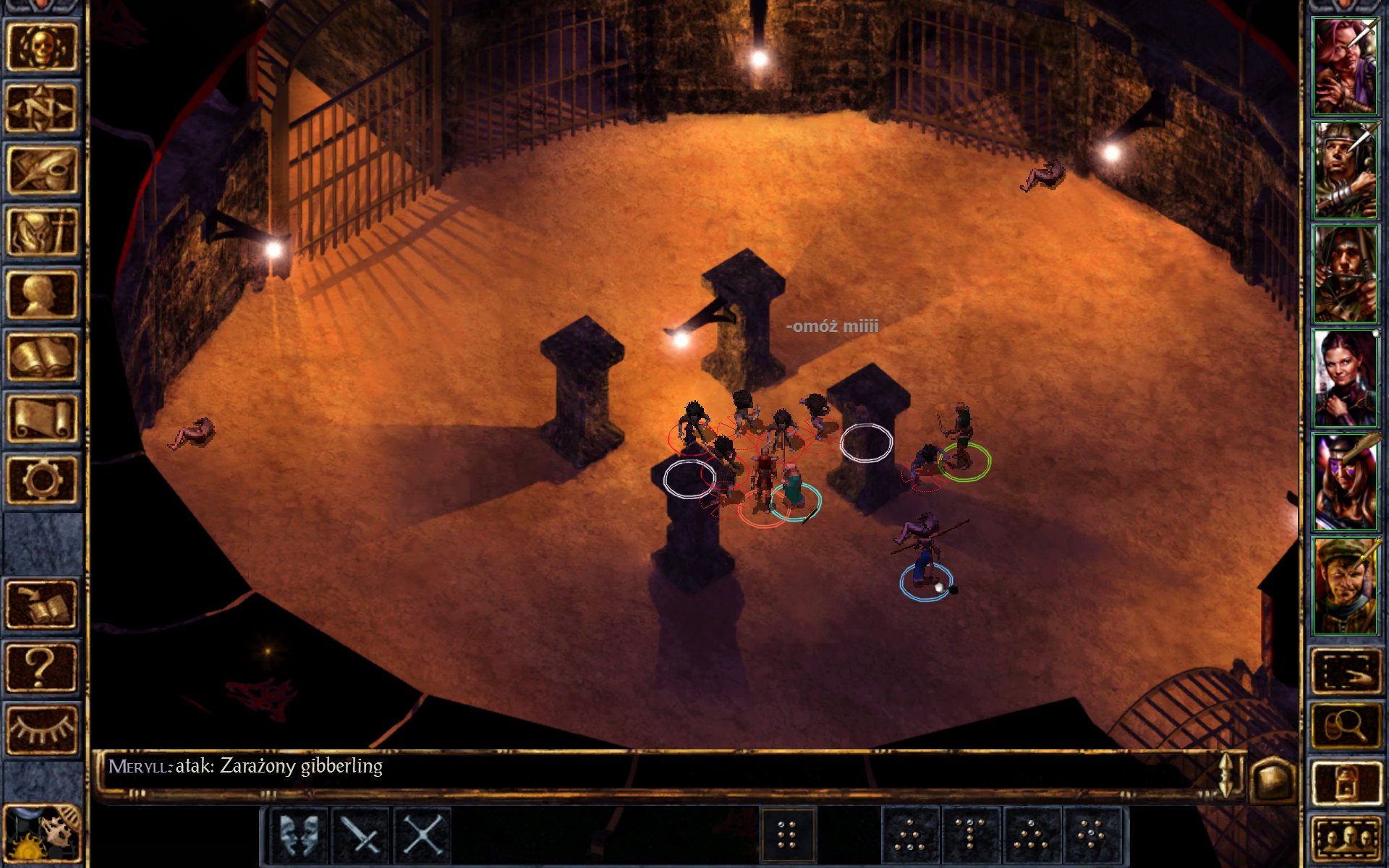Image resolution: width=1389 pixels, height=868 pixels.
Task: Open help with the question mark button
Action: click(x=41, y=667)
